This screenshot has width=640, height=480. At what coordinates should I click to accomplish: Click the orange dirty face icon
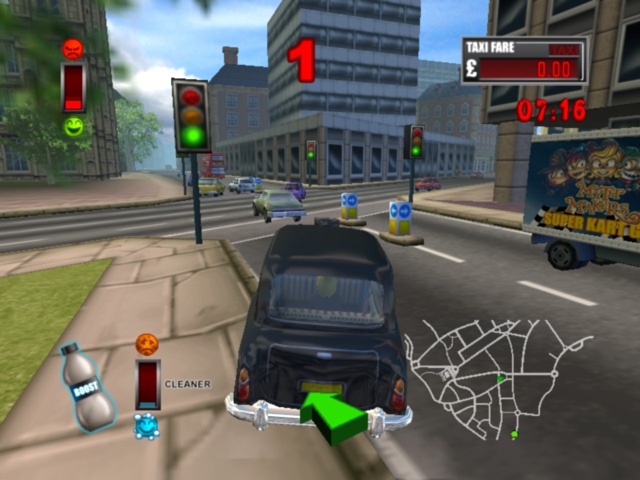pos(147,344)
